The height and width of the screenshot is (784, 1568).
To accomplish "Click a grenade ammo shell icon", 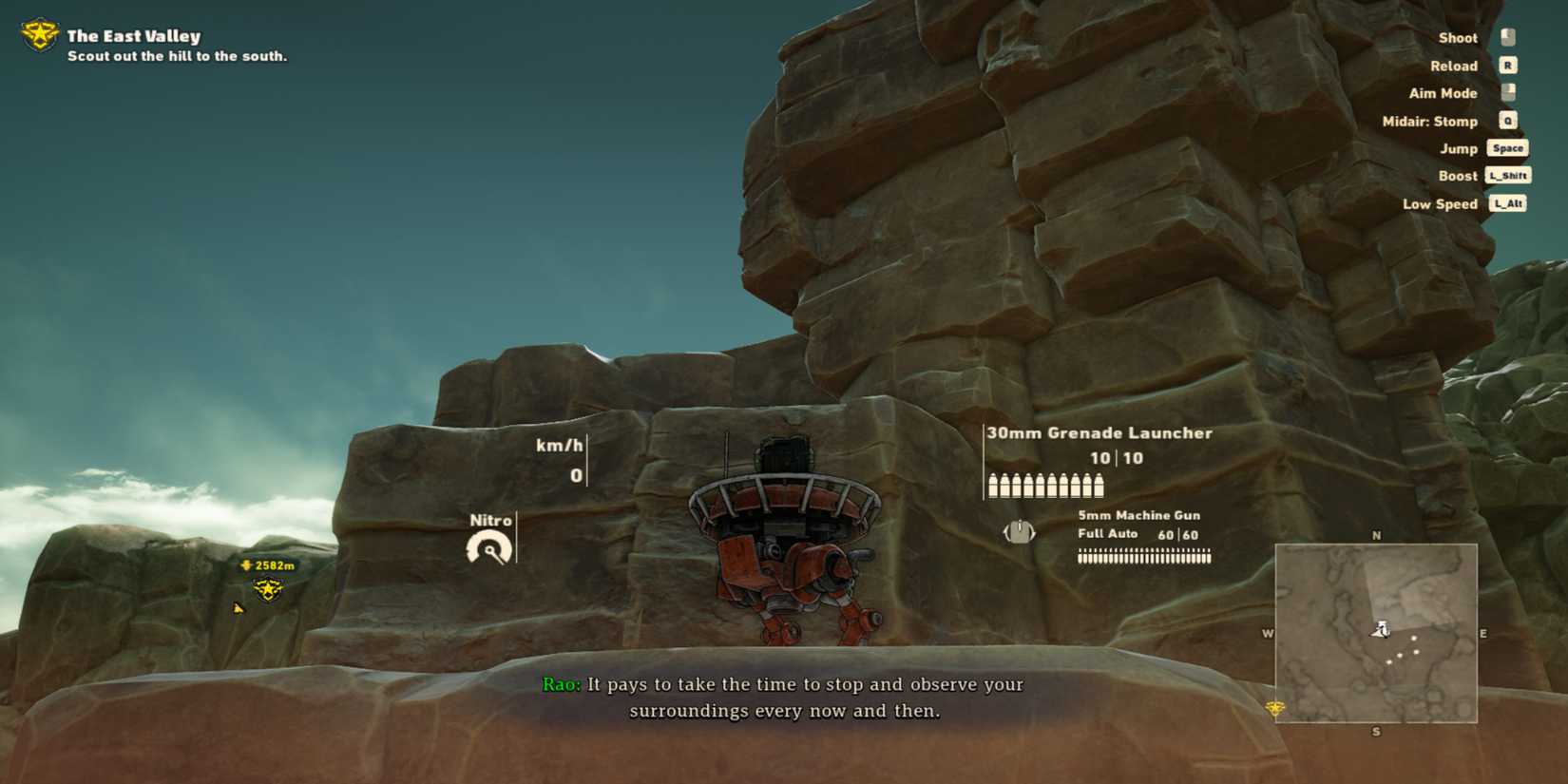I will click(x=991, y=485).
